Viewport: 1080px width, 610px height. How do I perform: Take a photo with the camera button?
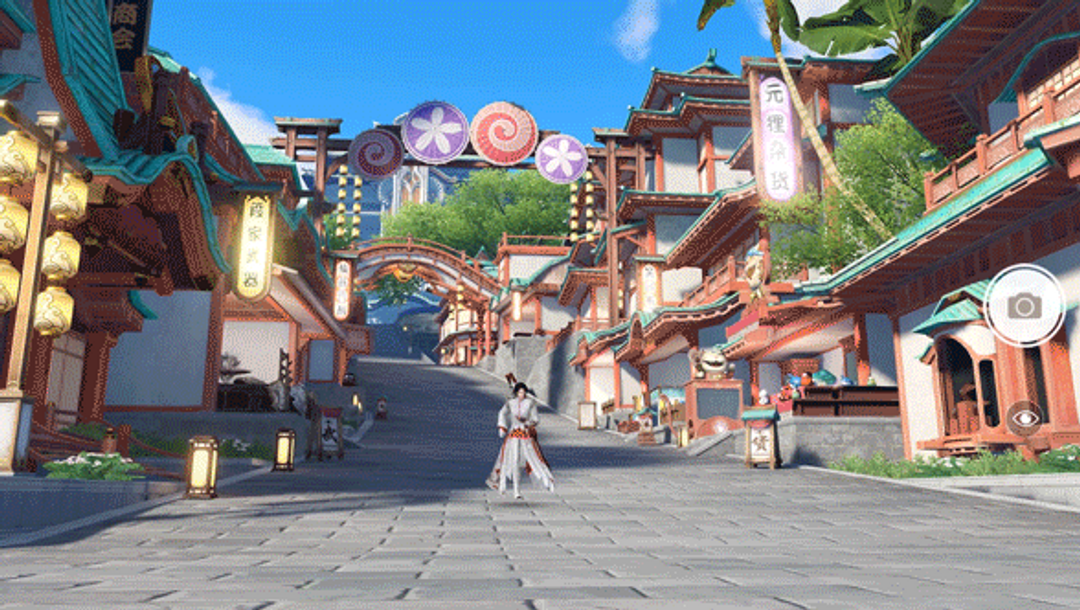1024,306
